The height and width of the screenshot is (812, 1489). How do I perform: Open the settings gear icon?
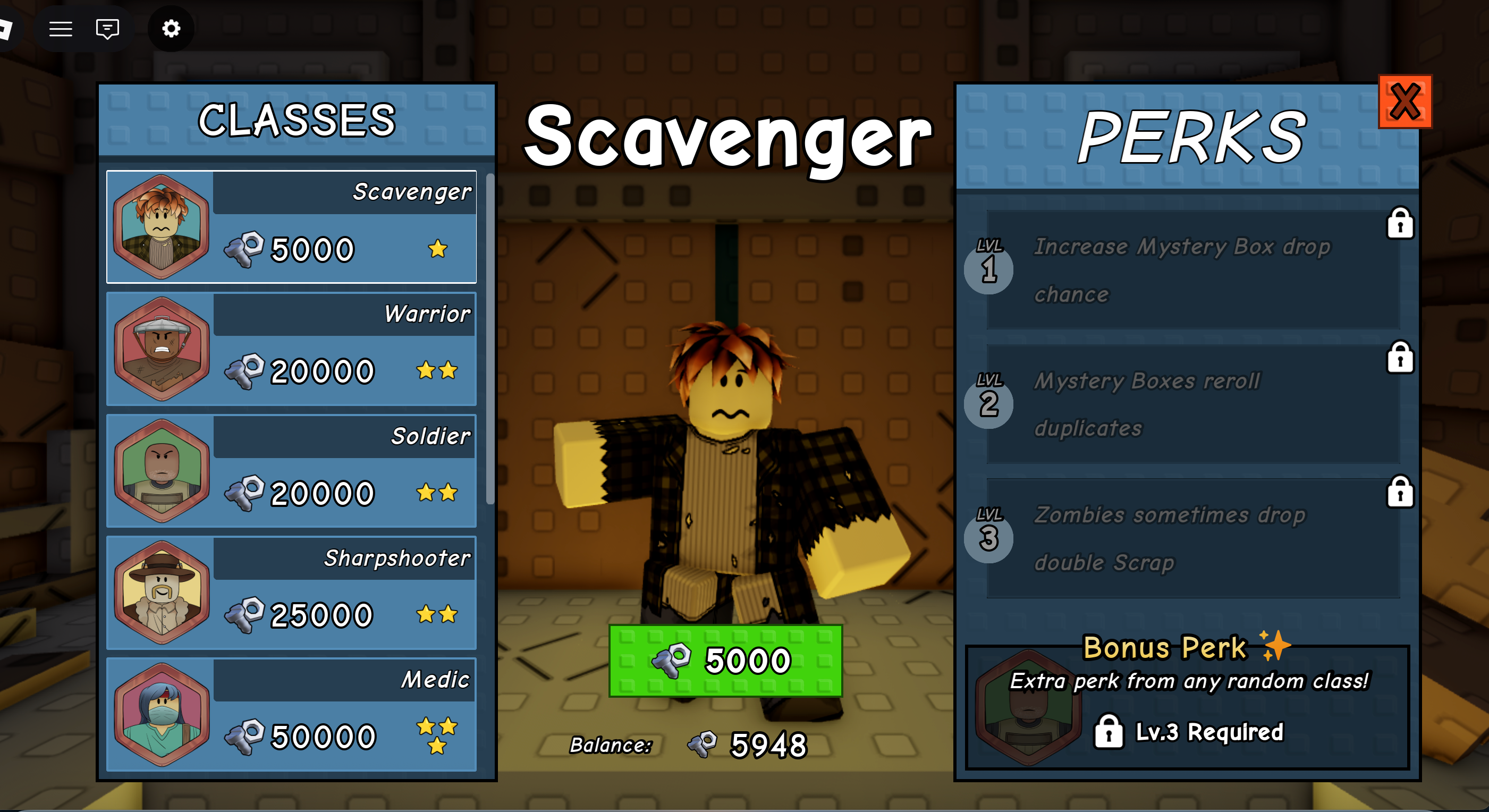pyautogui.click(x=171, y=28)
